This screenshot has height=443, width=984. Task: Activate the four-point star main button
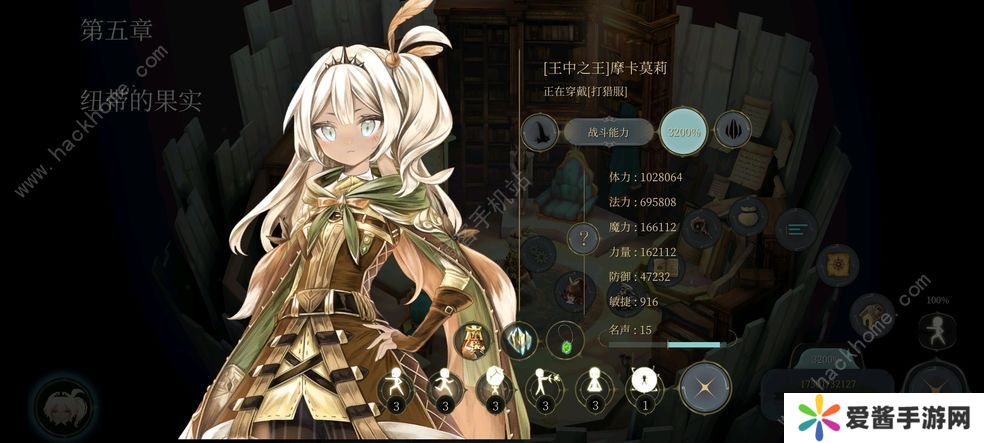click(704, 387)
